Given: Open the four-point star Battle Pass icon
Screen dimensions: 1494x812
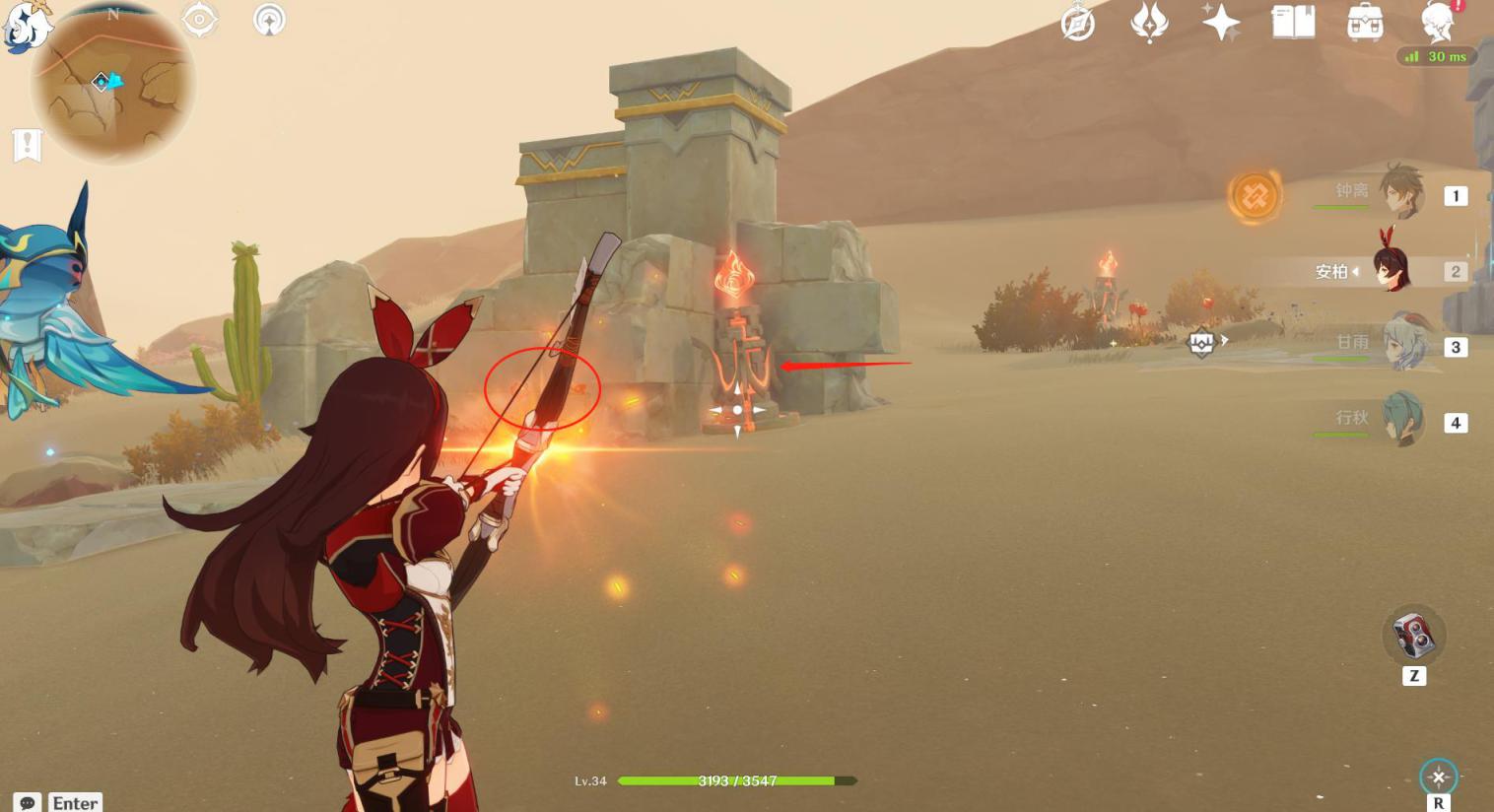Looking at the screenshot, I should point(1220,22).
